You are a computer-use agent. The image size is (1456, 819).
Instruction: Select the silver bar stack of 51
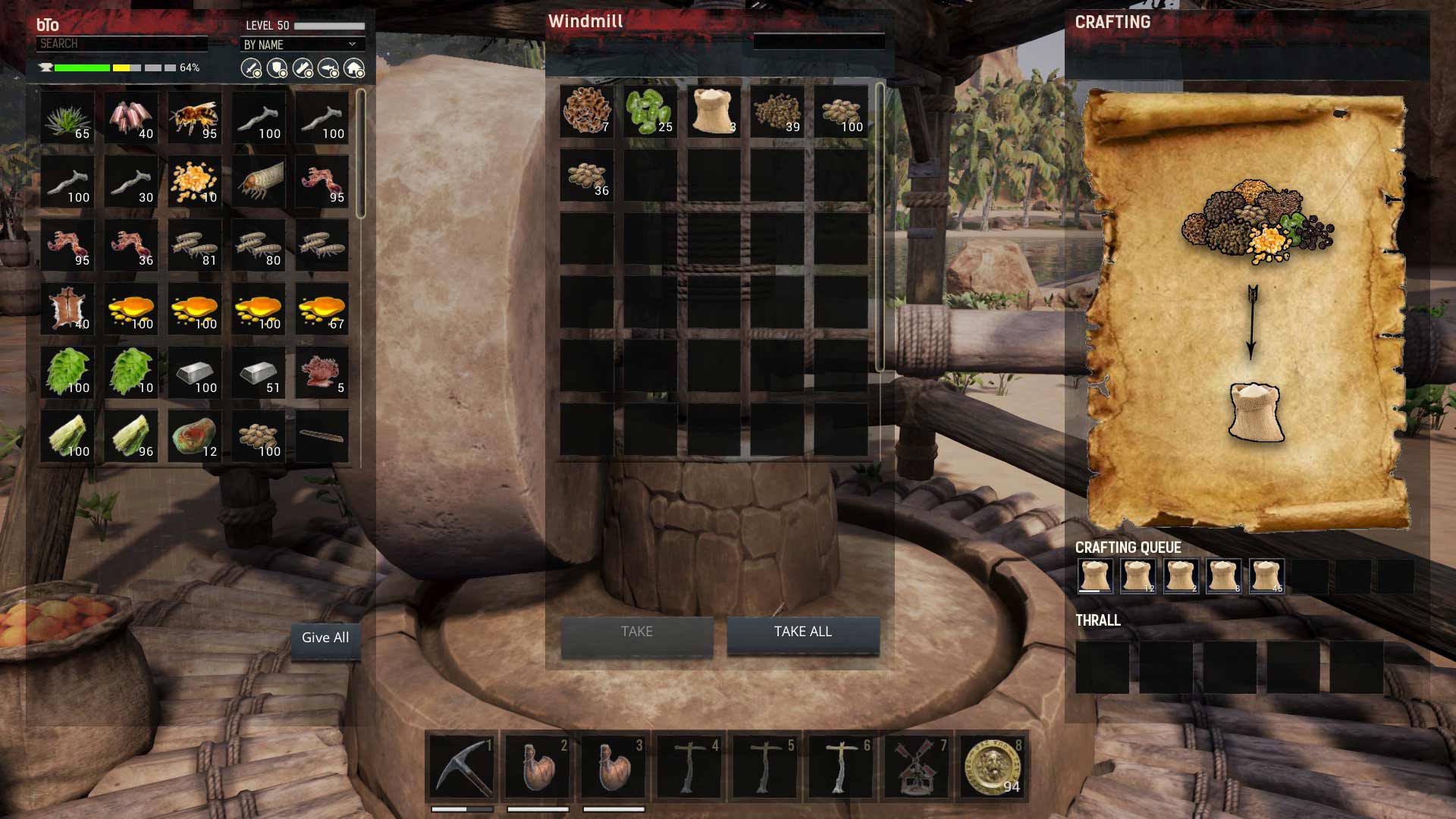[259, 373]
